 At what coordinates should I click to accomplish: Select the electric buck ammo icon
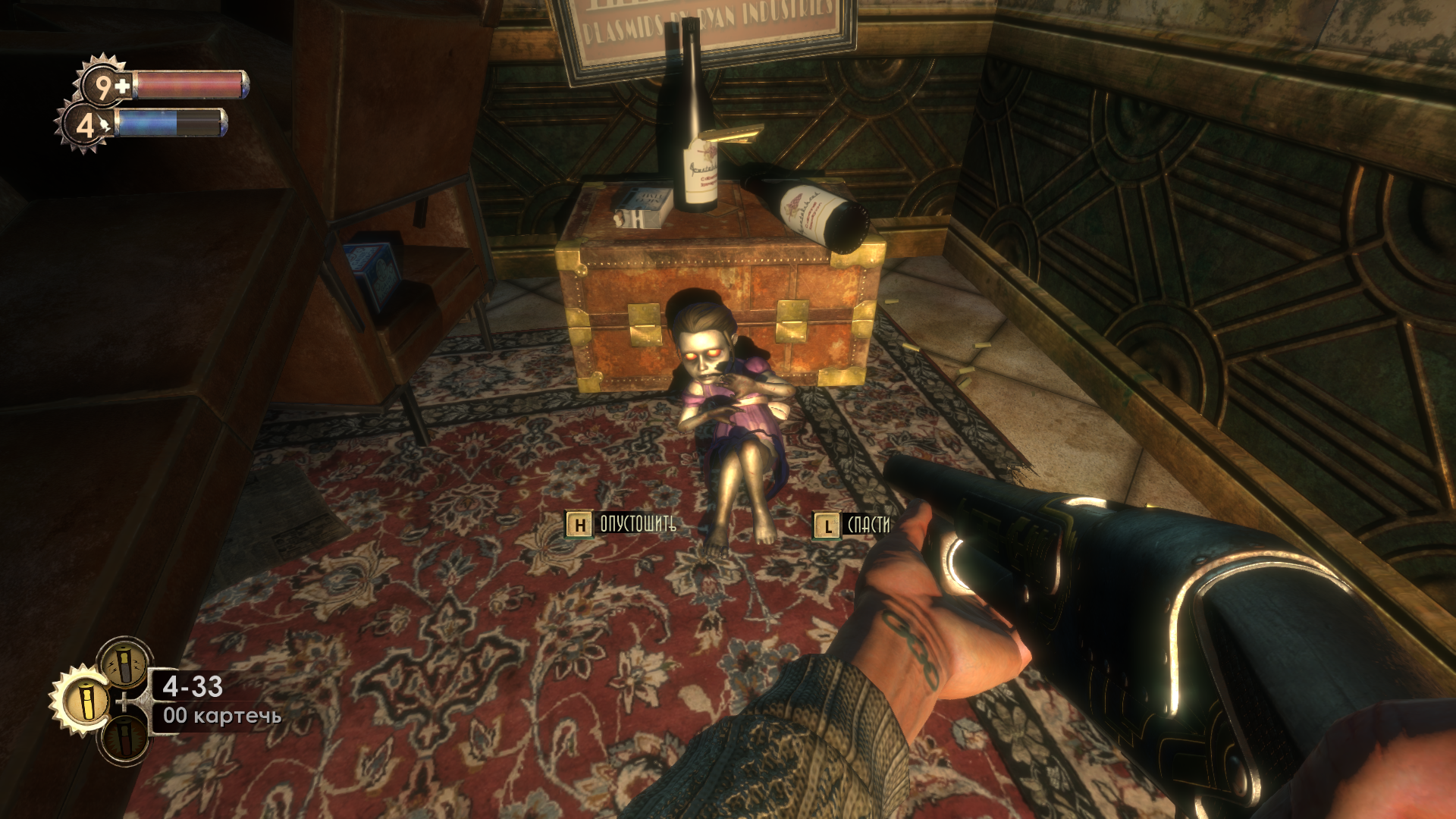(125, 664)
